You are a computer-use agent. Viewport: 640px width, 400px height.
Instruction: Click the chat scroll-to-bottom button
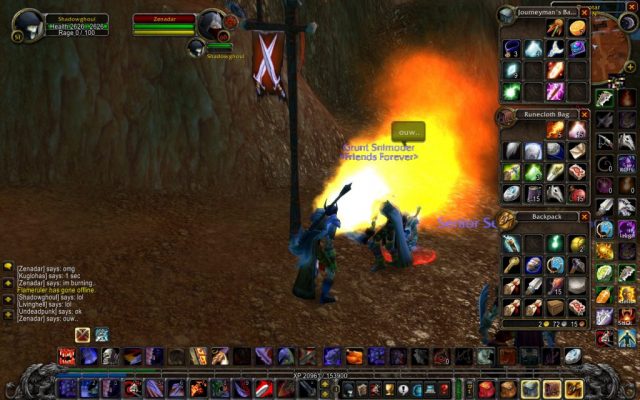8,314
